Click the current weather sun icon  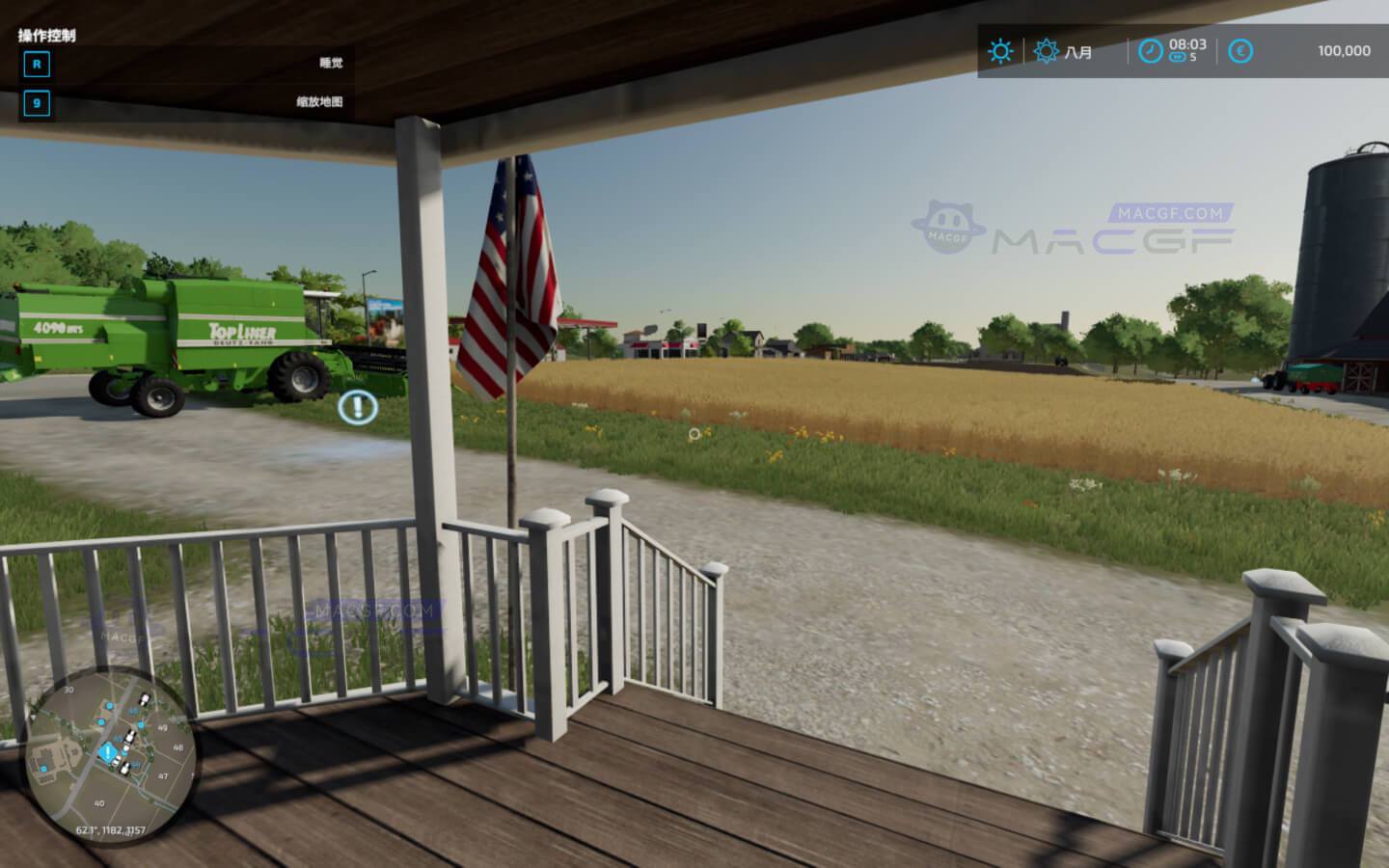click(1001, 50)
